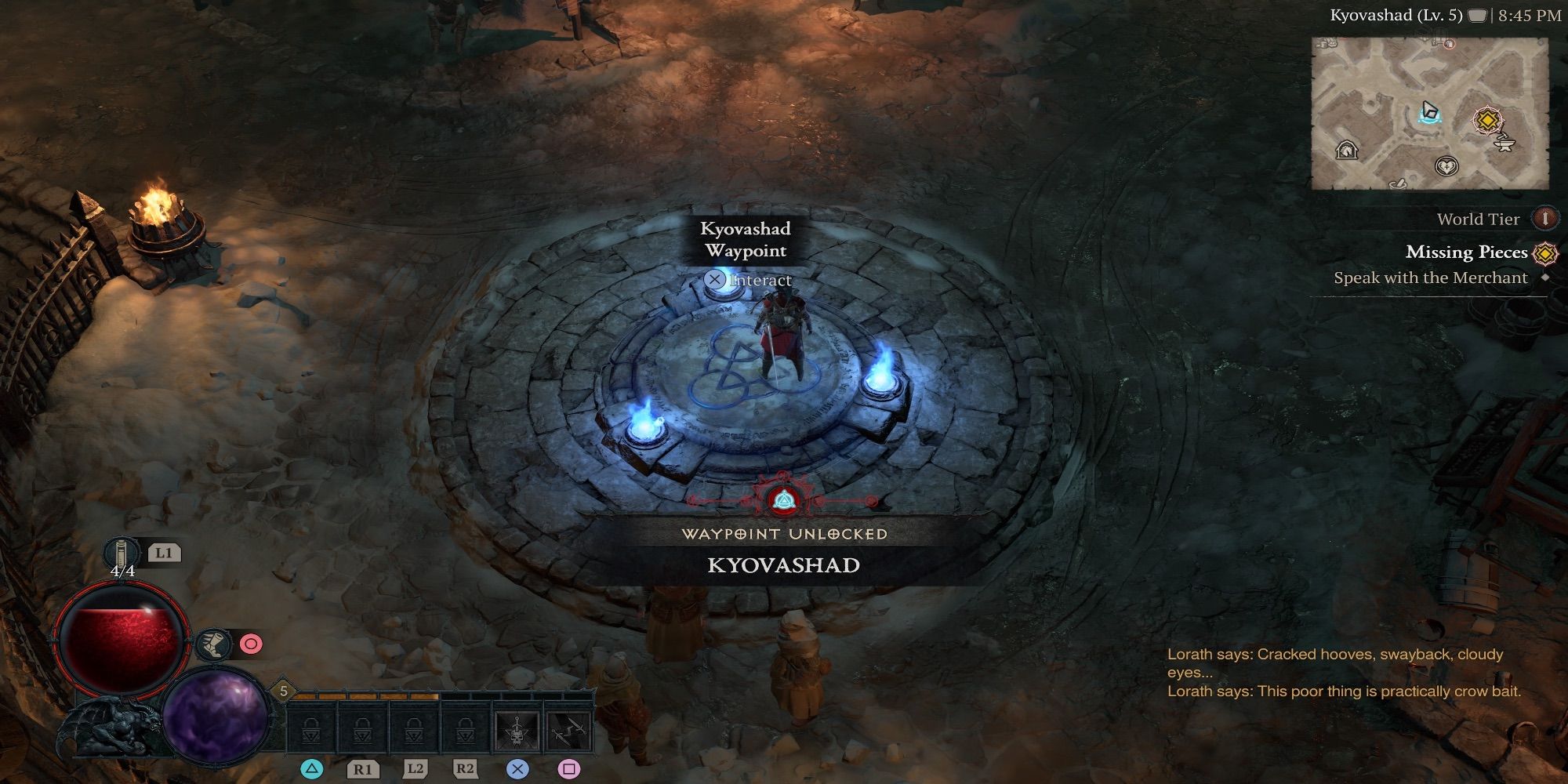Click the evade boots icon near the health orb
1568x784 pixels.
pyautogui.click(x=214, y=646)
